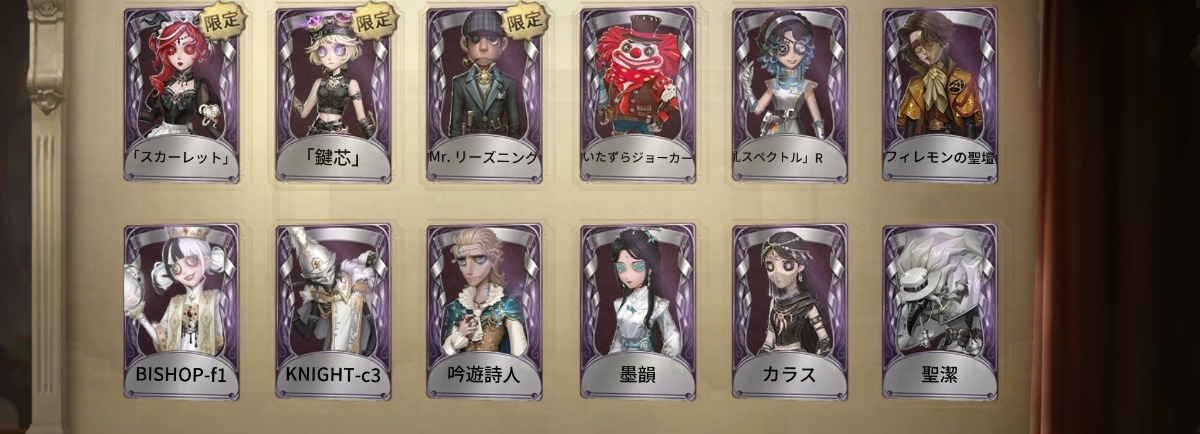Screen dimensions: 1200x434
Task: Select the BISHOP-f1 costume card
Action: pos(181,311)
